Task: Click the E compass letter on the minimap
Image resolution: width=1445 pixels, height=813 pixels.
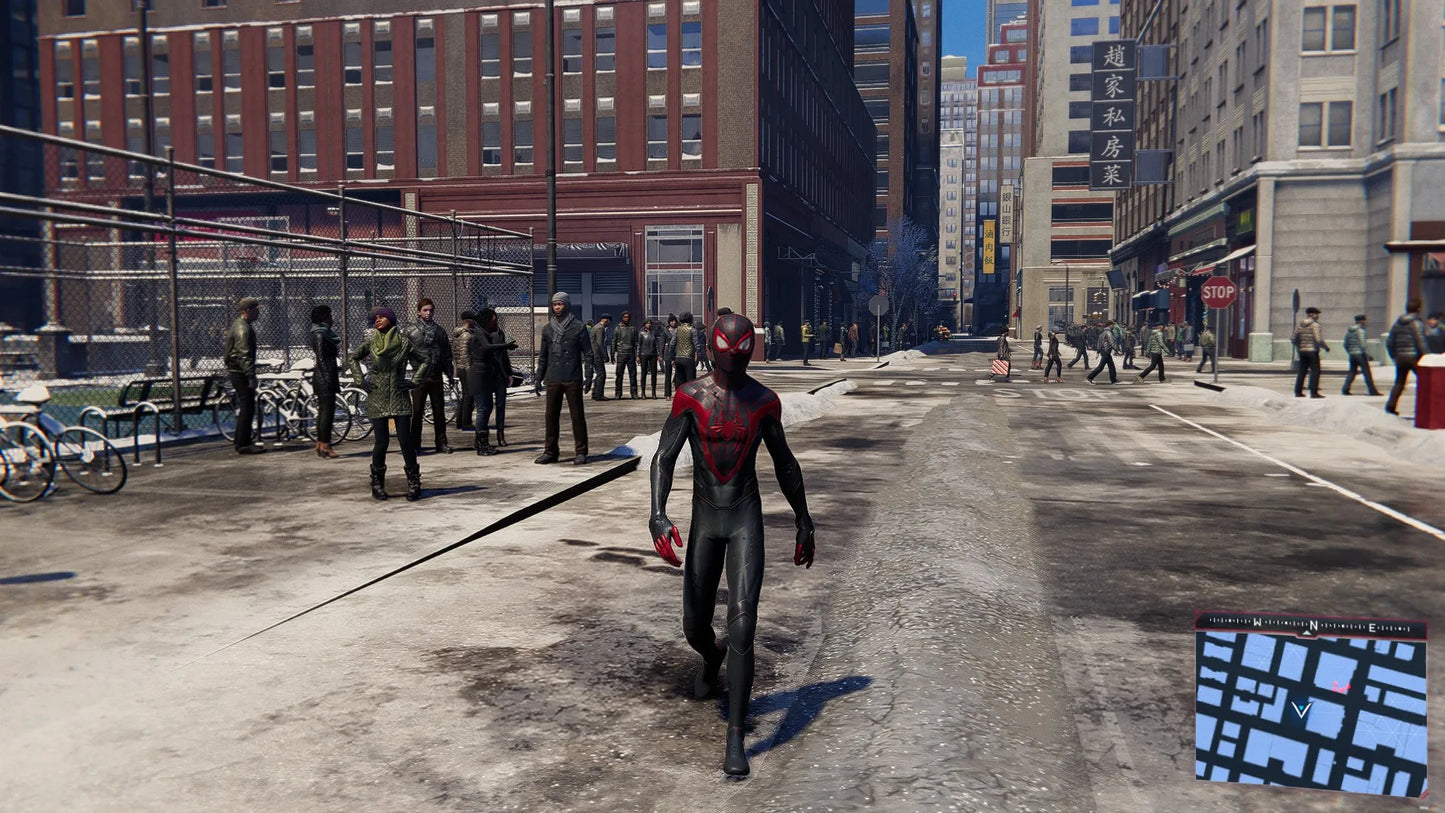Action: click(x=1372, y=627)
